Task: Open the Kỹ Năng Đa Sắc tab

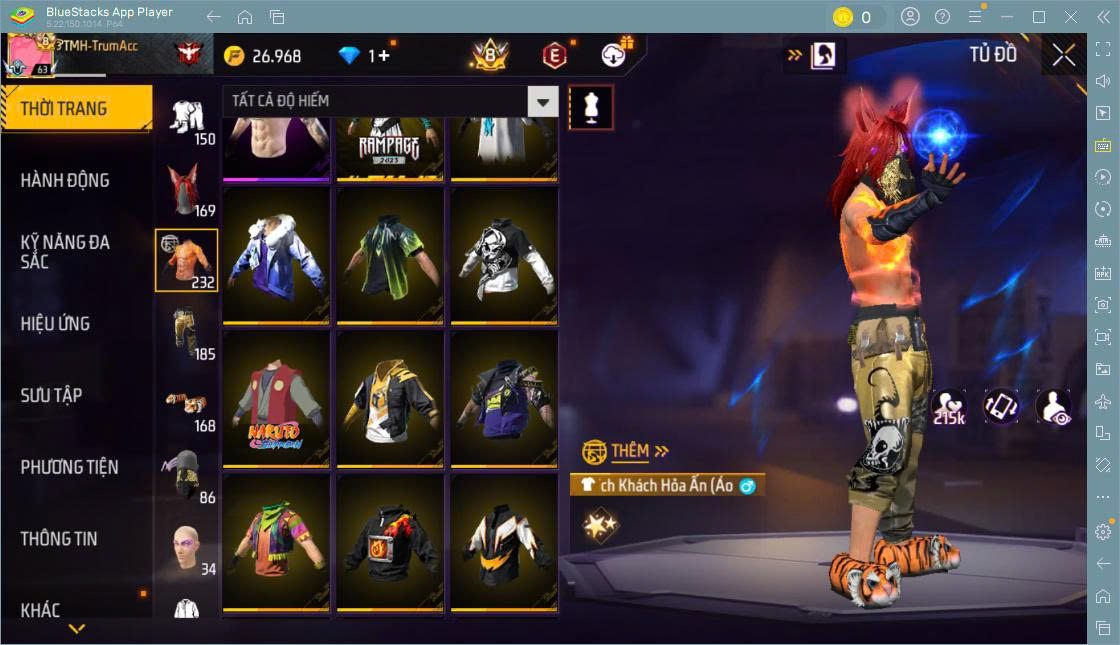Action: click(x=66, y=252)
